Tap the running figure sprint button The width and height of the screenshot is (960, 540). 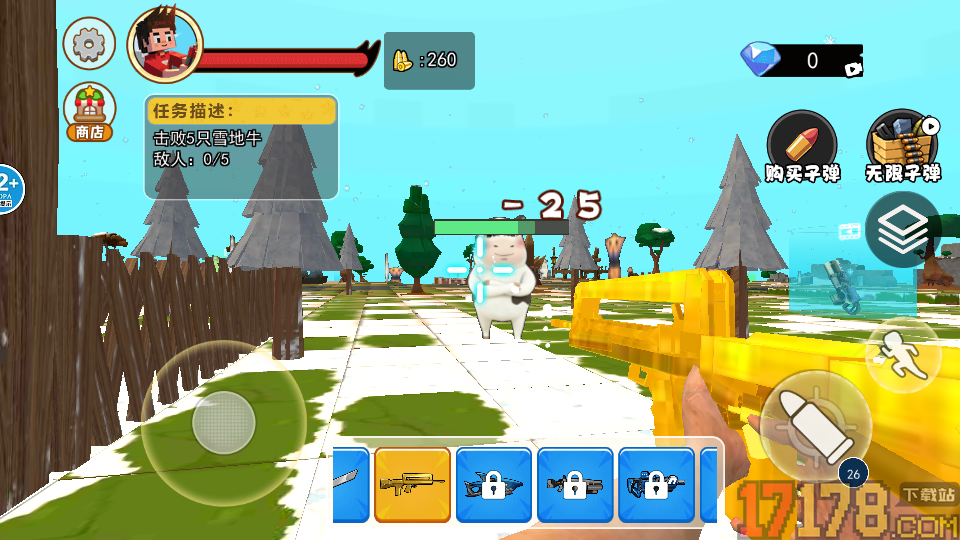click(902, 355)
